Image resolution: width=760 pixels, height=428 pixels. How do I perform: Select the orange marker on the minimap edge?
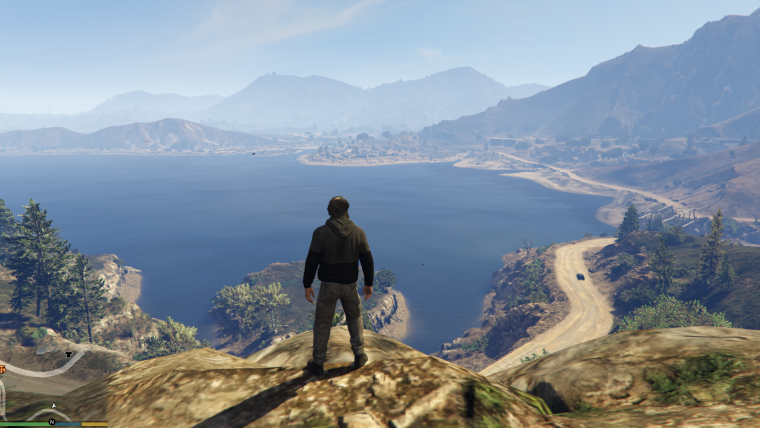3,369
